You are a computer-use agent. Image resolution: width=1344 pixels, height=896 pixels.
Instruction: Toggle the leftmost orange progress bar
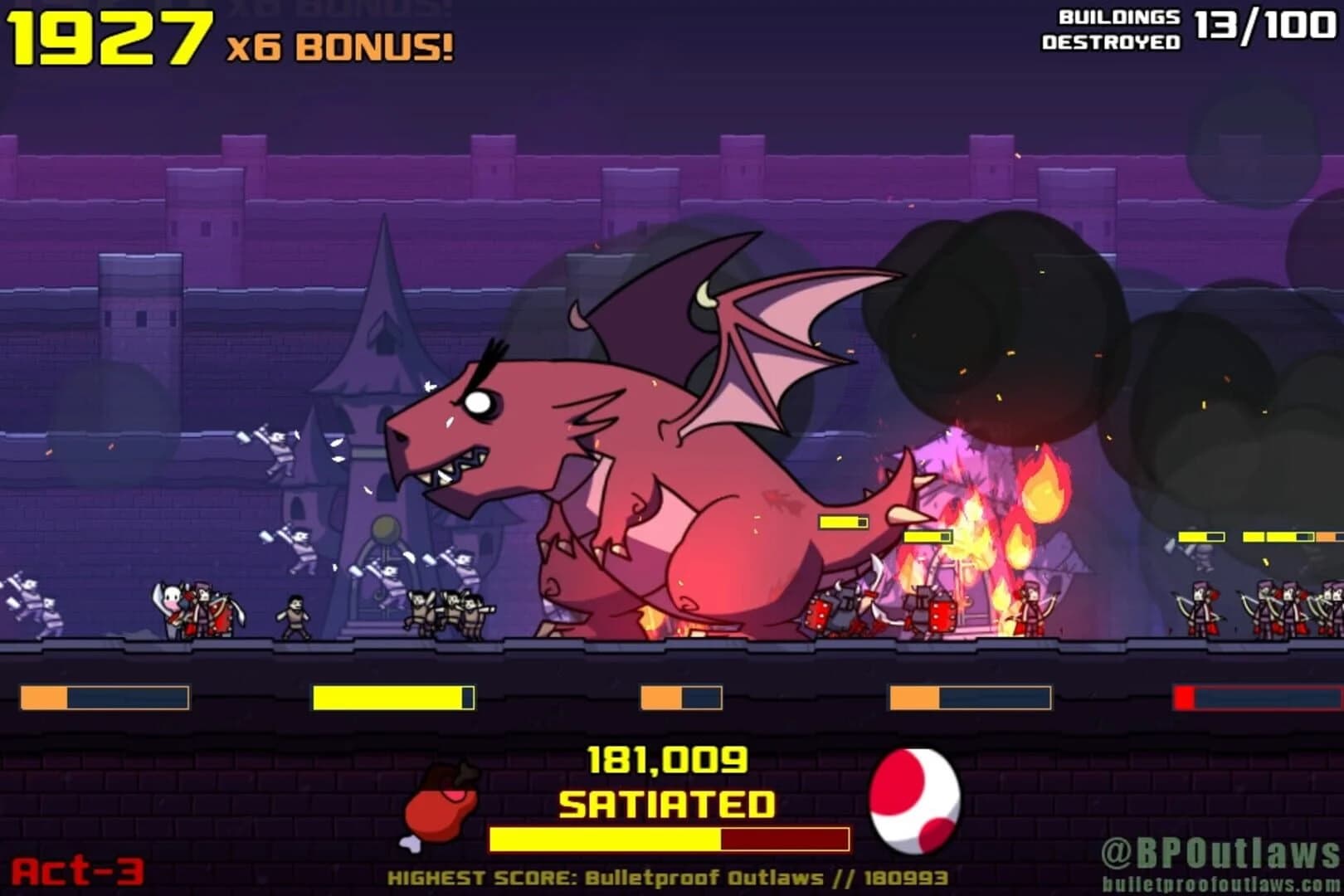[x=104, y=697]
